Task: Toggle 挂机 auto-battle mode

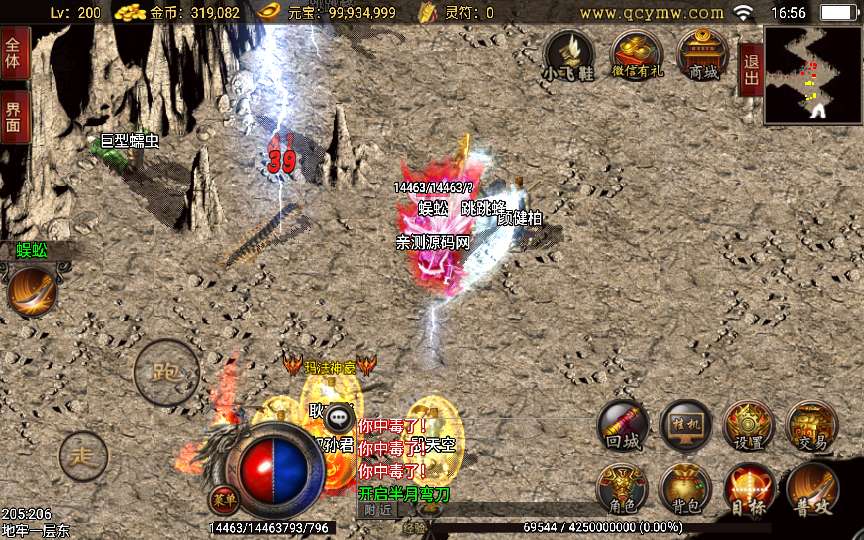Action: [685, 426]
